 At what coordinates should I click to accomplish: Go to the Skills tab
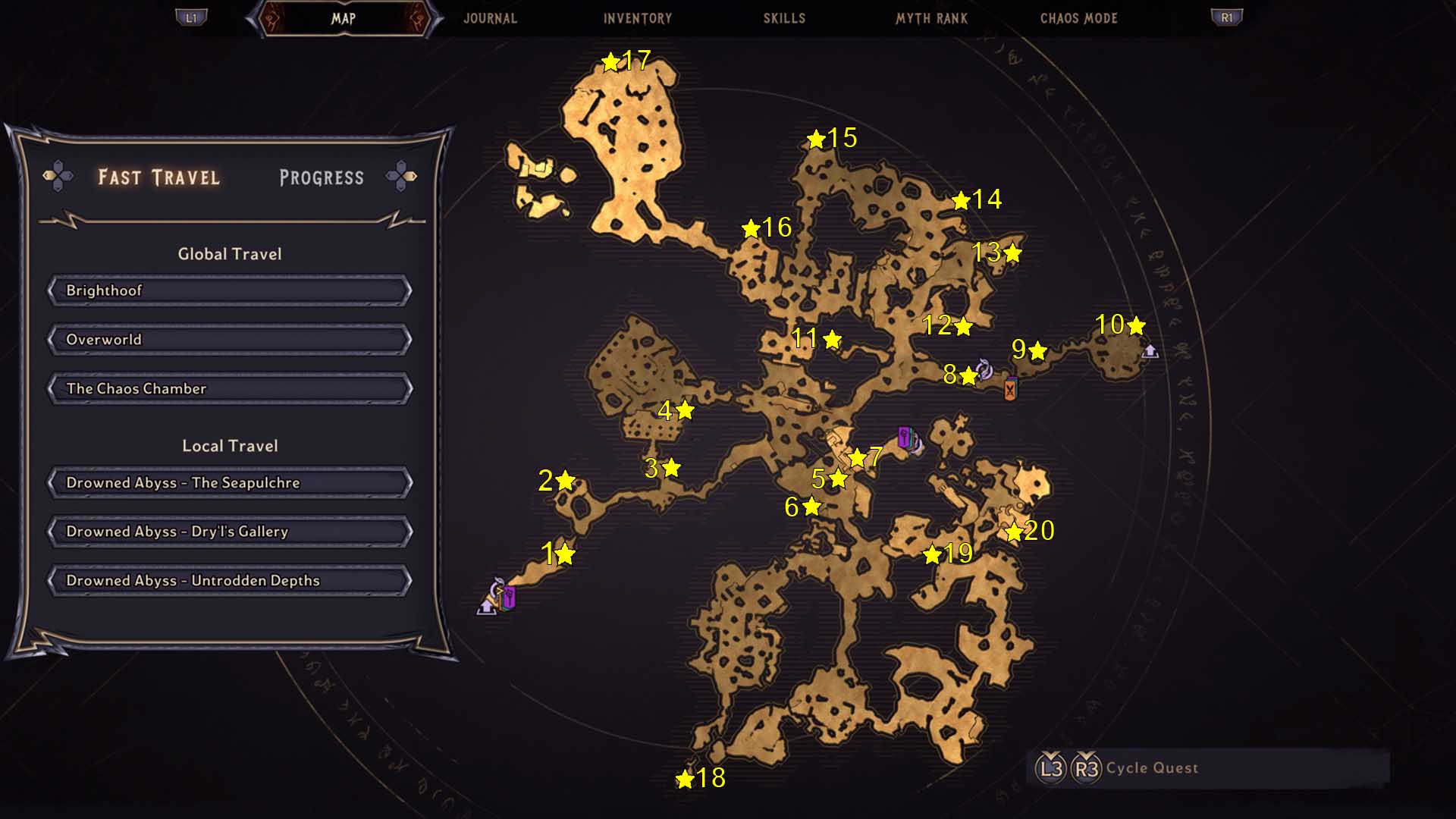click(x=784, y=18)
